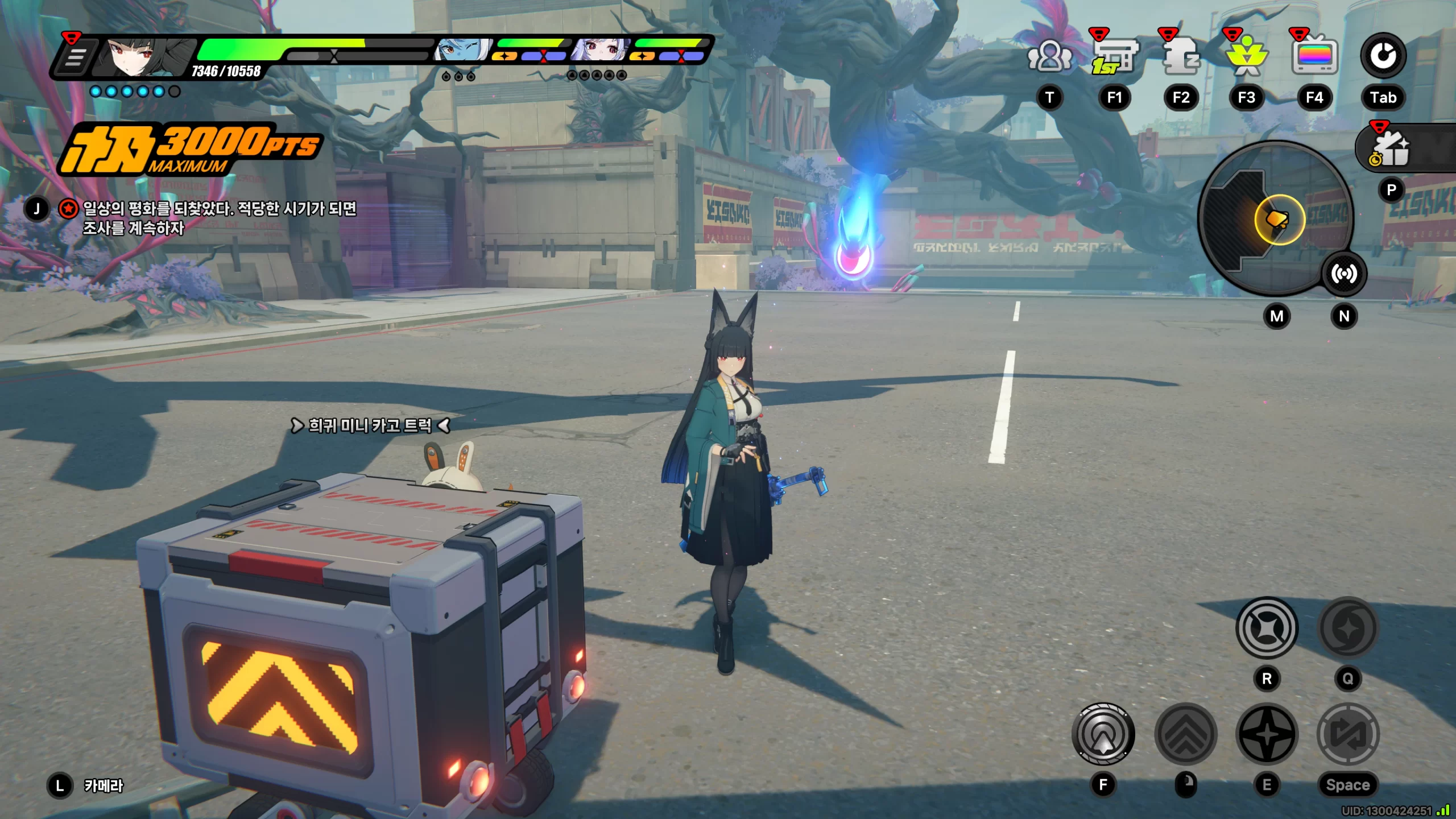The height and width of the screenshot is (819, 1456).
Task: Activate the signal broadcast button by minimap
Action: pos(1344,274)
